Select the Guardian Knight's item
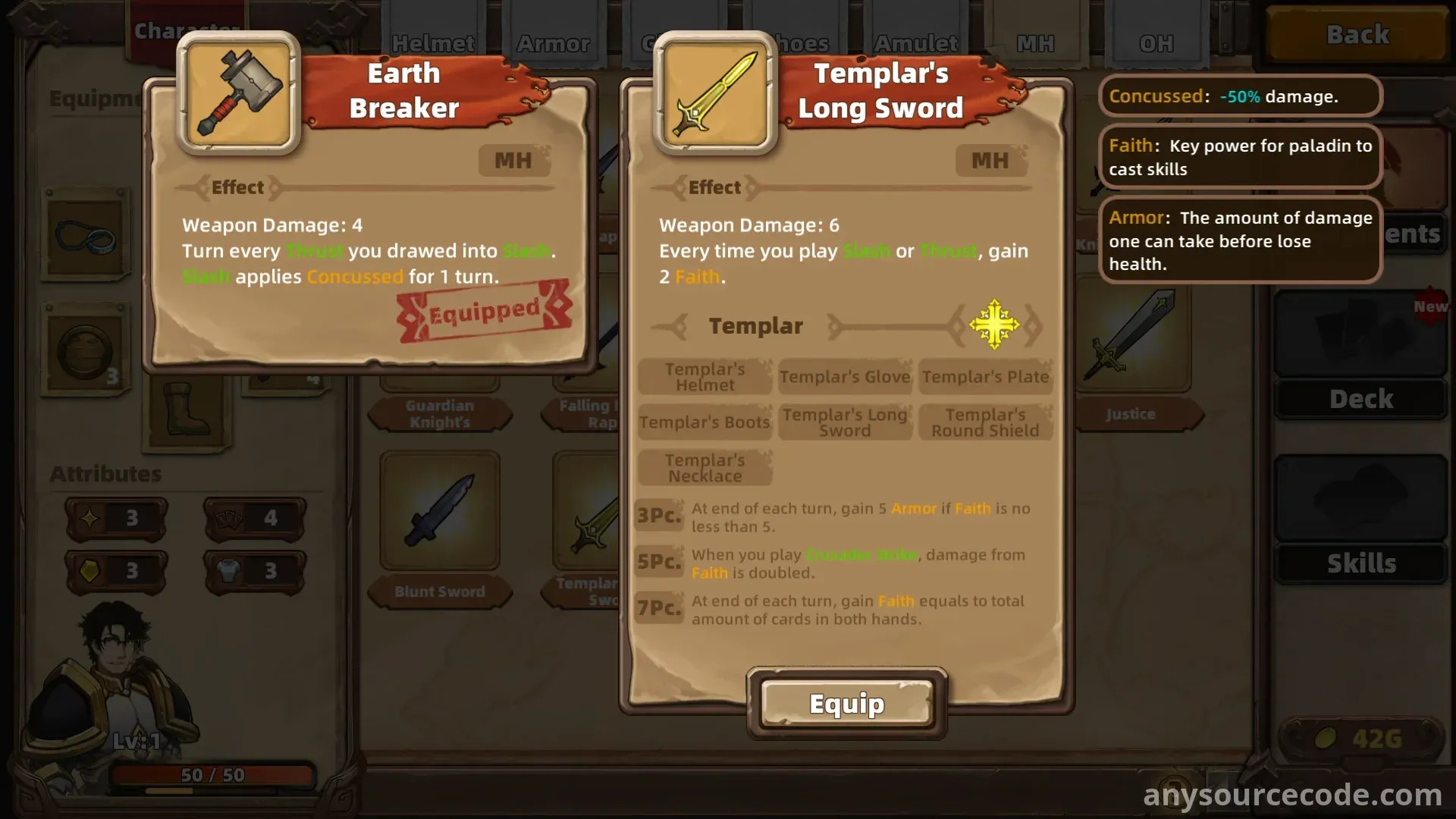1456x819 pixels. point(439,413)
